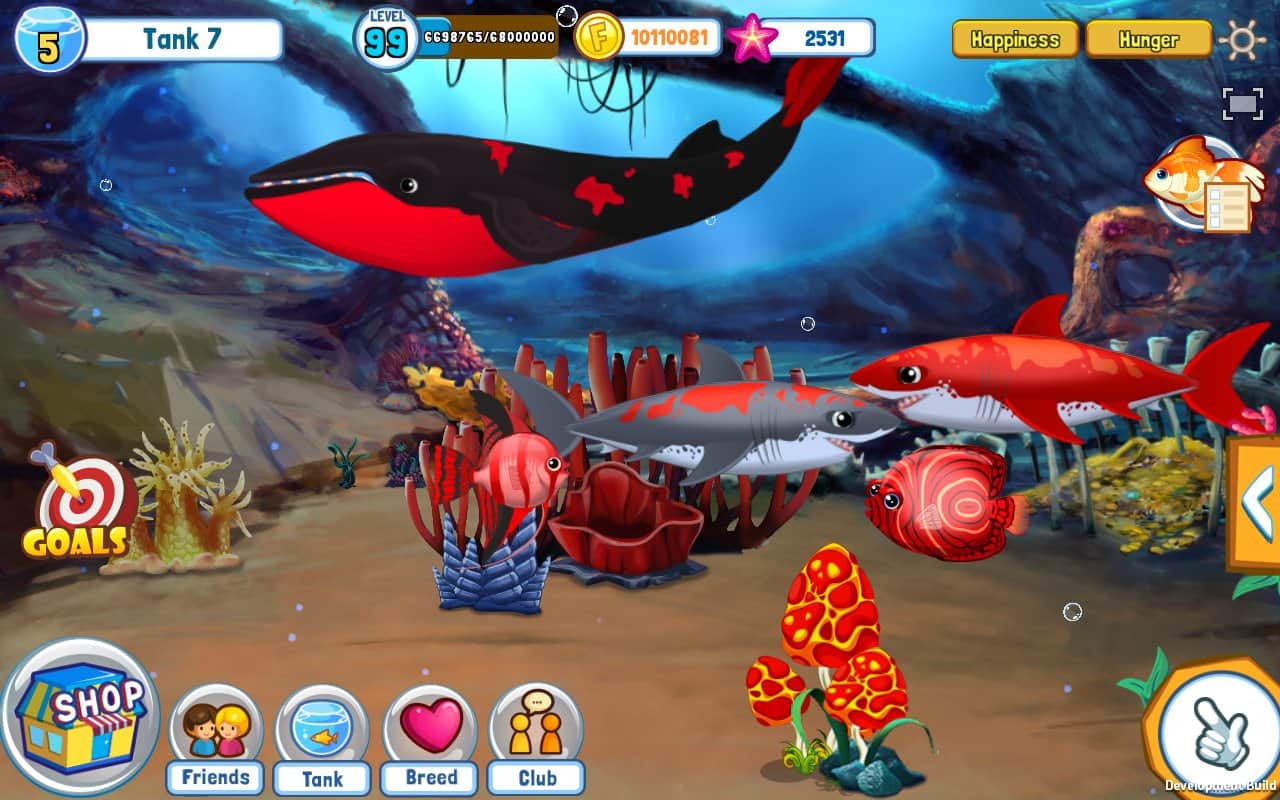Tap the gold coin currency icon
The image size is (1280, 800).
599,38
